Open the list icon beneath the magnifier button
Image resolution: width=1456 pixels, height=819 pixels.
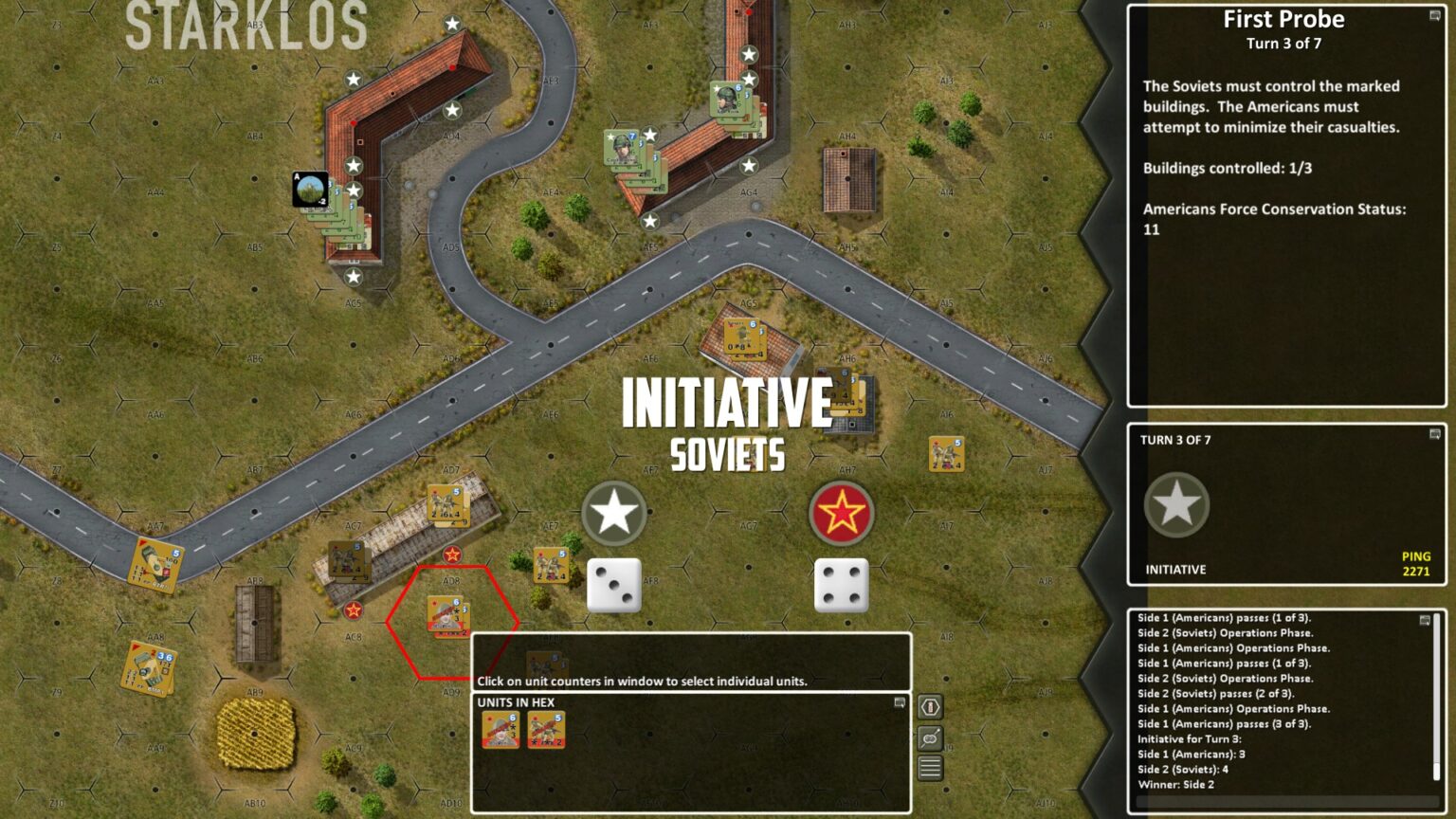[x=930, y=767]
